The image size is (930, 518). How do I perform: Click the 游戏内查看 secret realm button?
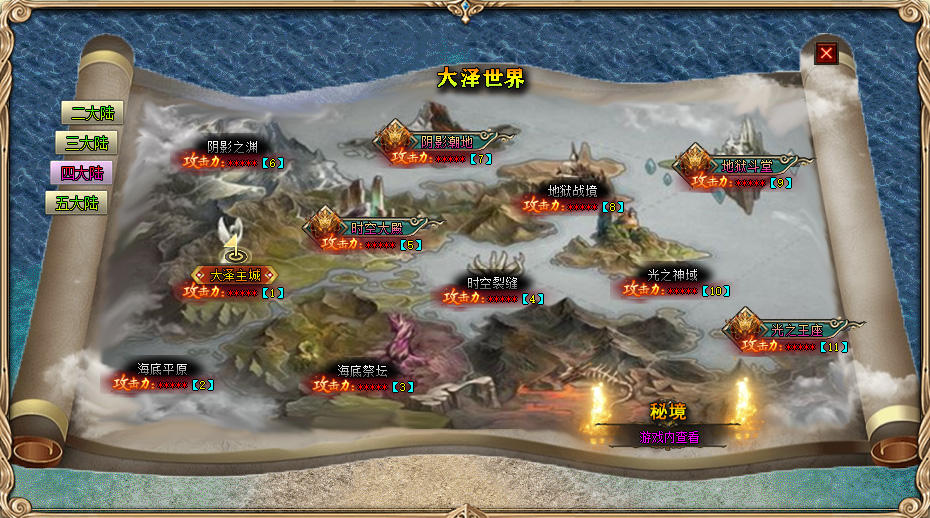pos(670,437)
